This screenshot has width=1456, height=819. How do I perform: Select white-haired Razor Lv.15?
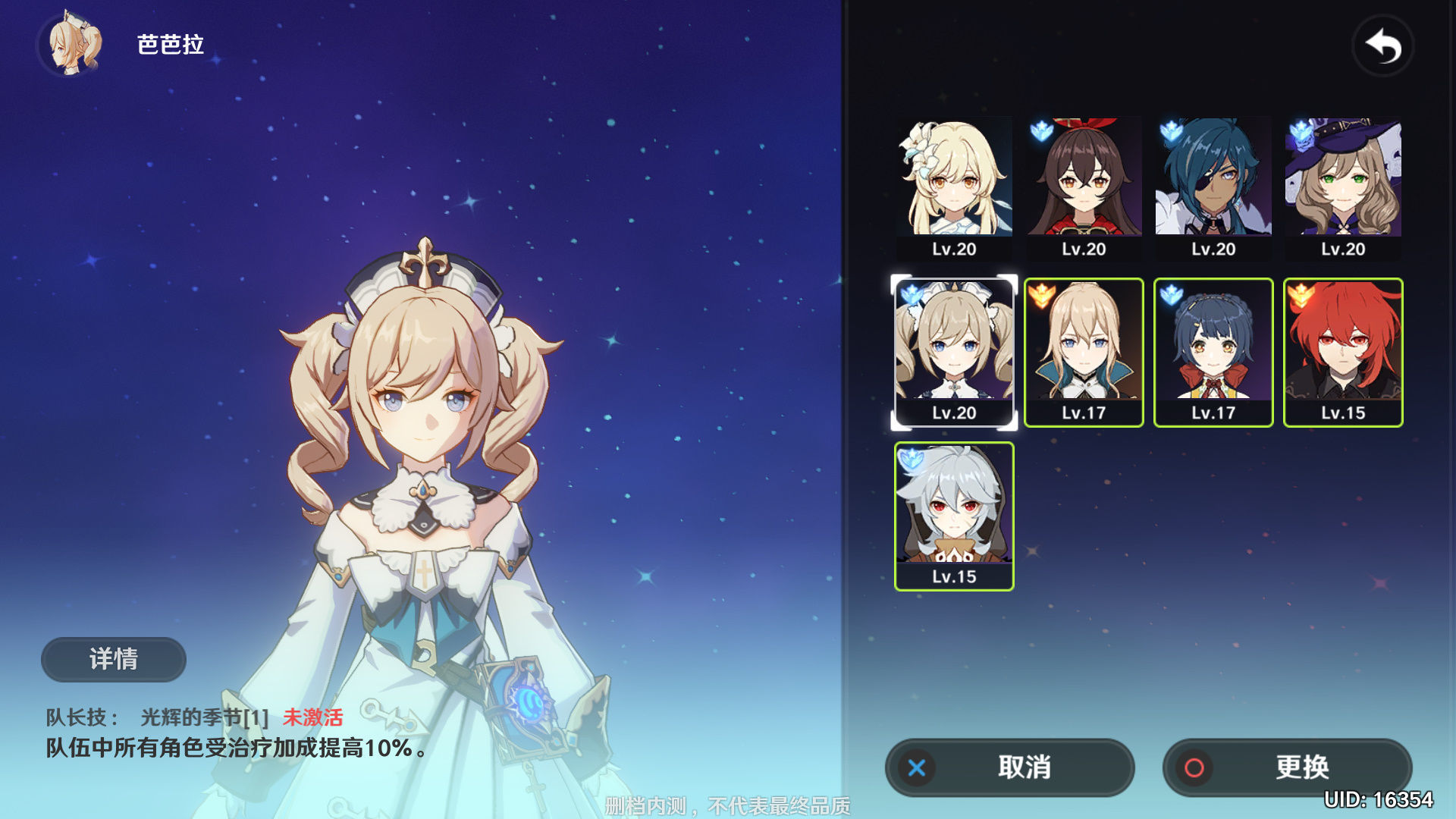[954, 516]
